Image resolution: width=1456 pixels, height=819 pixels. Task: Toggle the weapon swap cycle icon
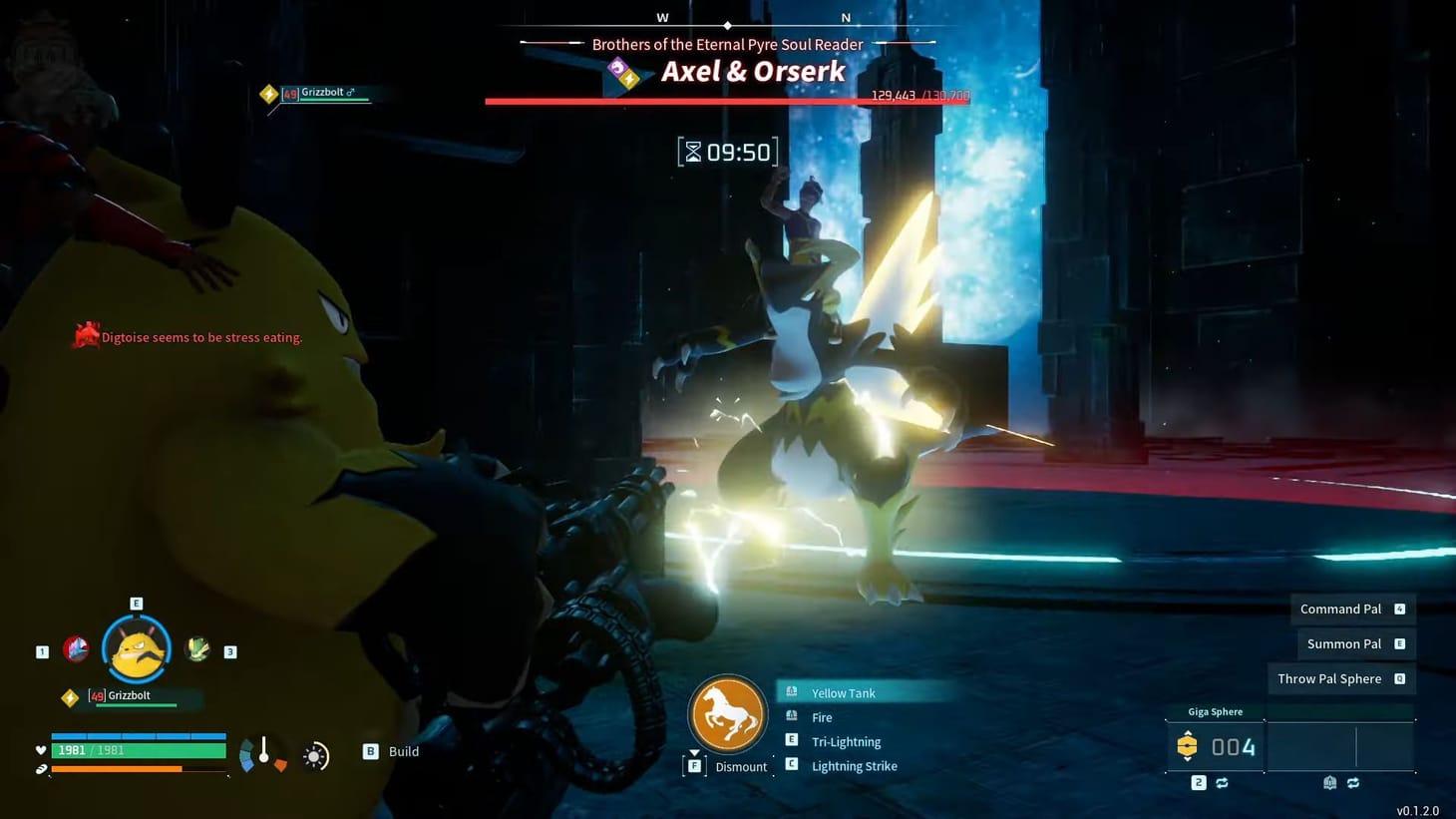pos(1354,783)
